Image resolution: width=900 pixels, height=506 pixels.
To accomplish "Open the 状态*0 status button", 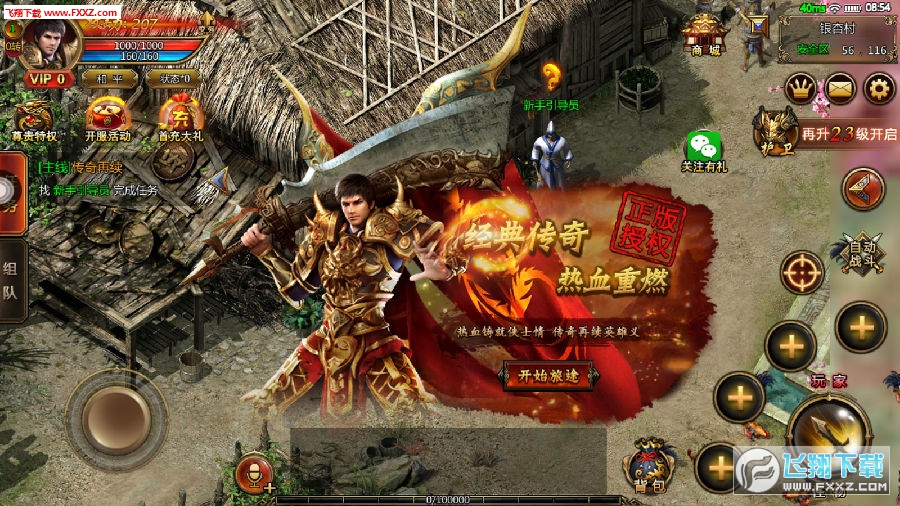I will (170, 78).
